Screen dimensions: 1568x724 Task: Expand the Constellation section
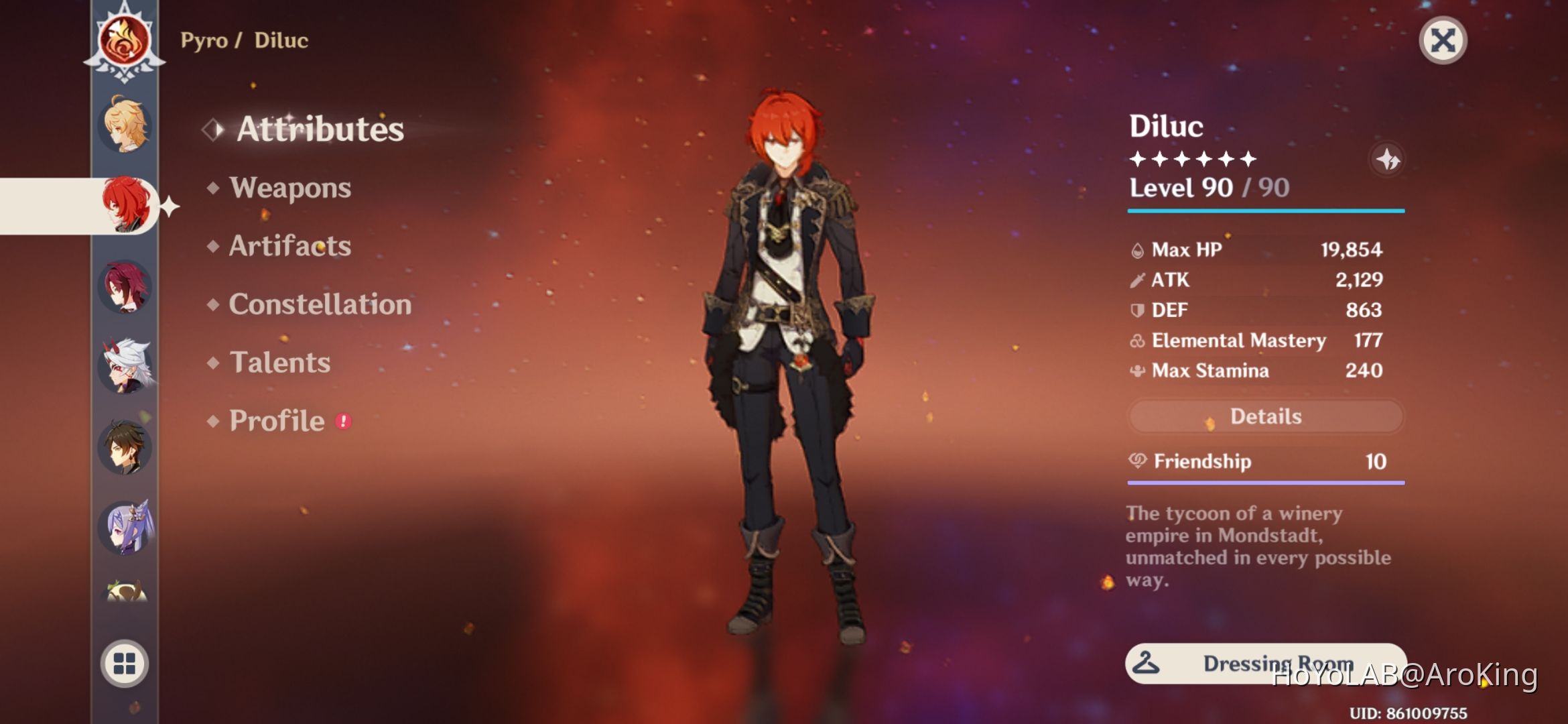click(x=319, y=304)
